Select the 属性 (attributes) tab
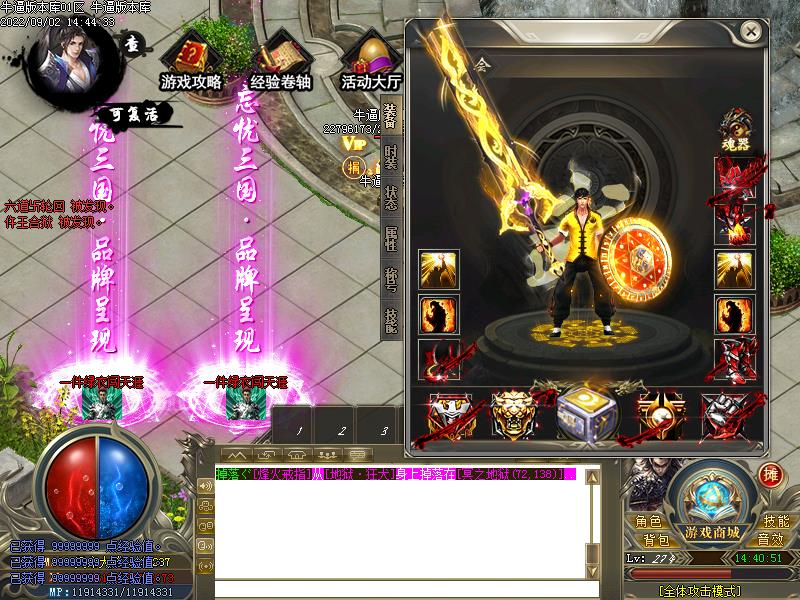Viewport: 800px width, 600px height. click(391, 238)
